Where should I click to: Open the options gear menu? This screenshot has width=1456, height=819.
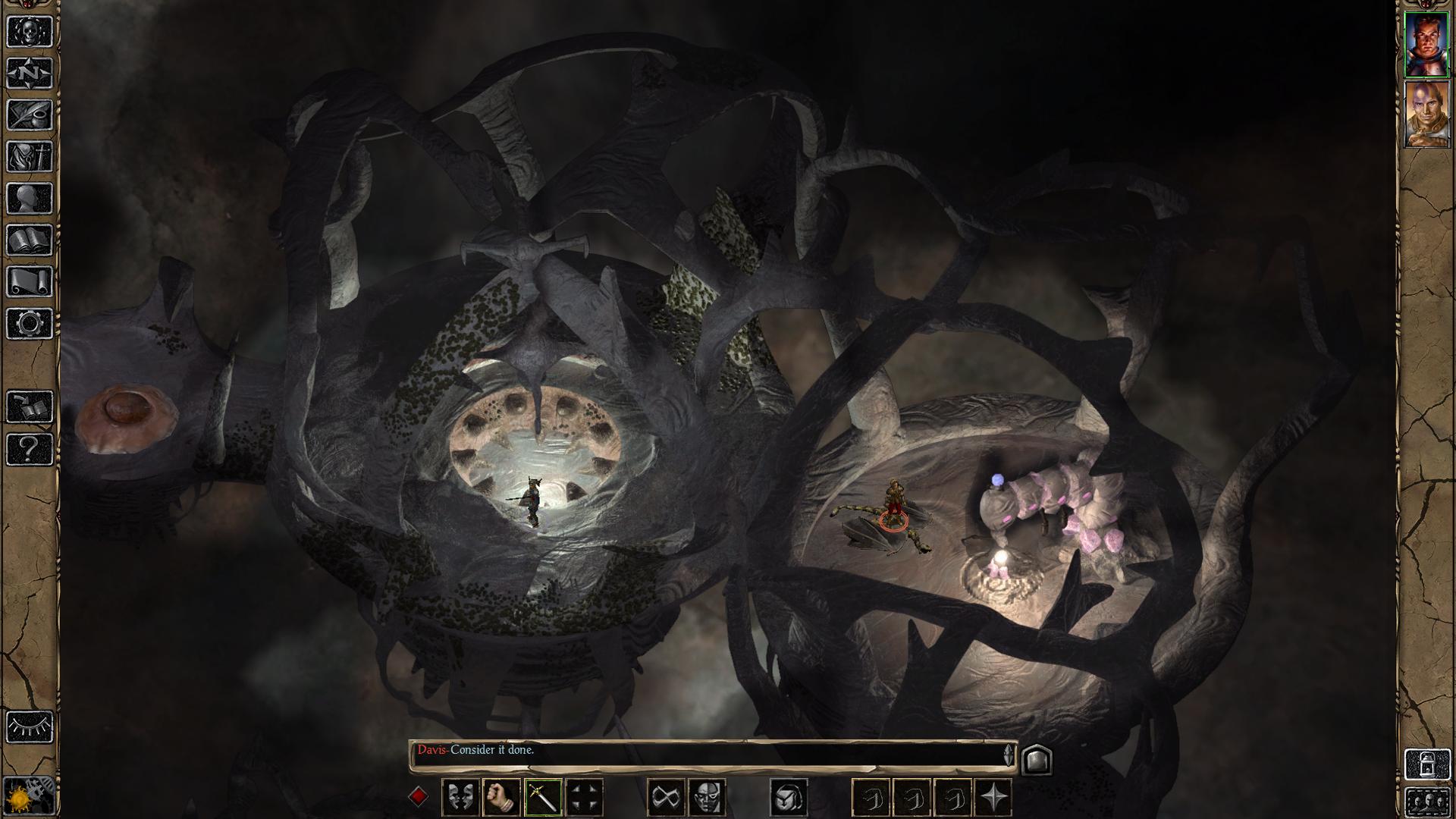point(30,324)
